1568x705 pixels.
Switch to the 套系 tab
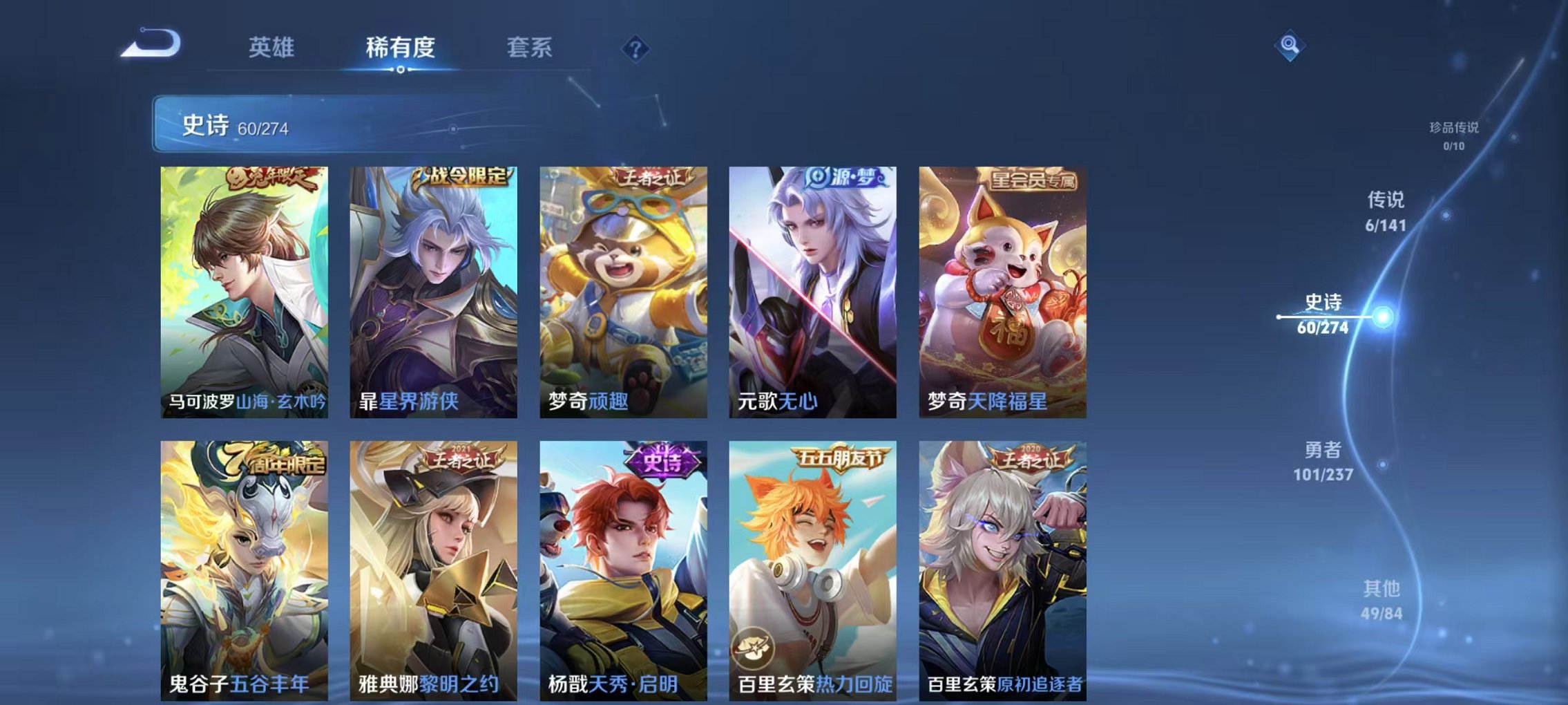pyautogui.click(x=528, y=48)
